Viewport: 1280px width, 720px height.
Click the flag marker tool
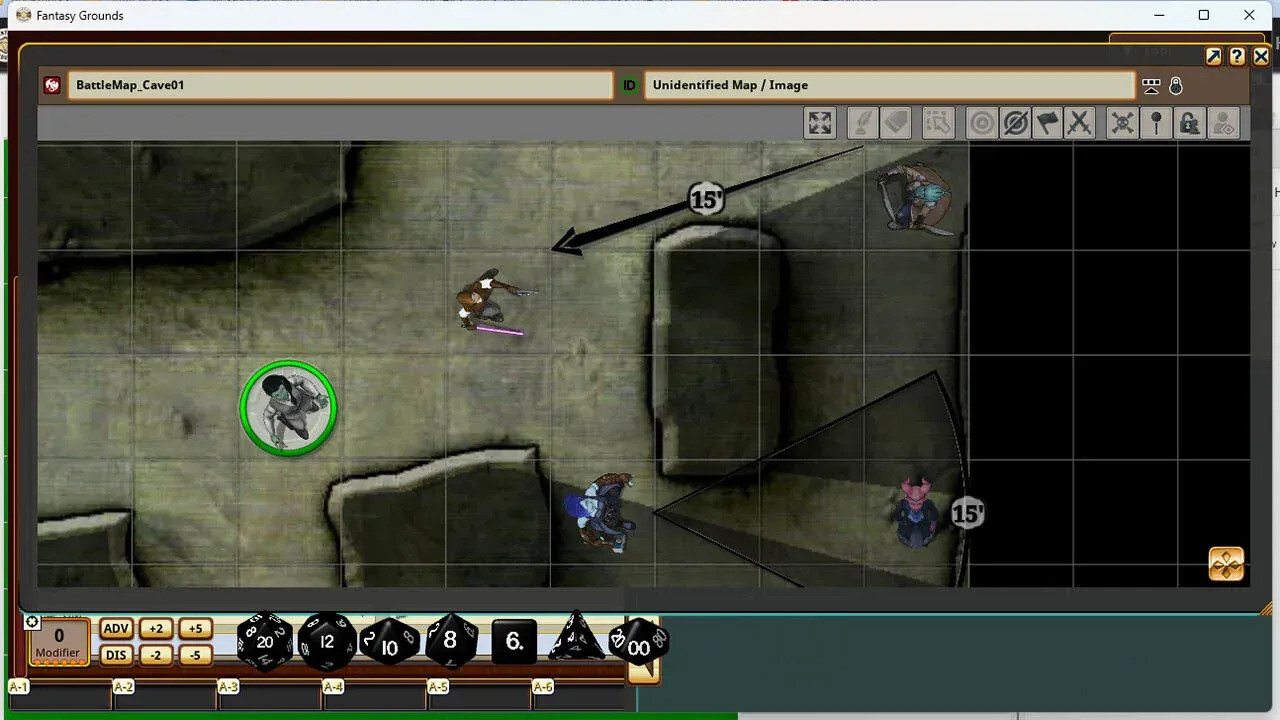click(1047, 122)
